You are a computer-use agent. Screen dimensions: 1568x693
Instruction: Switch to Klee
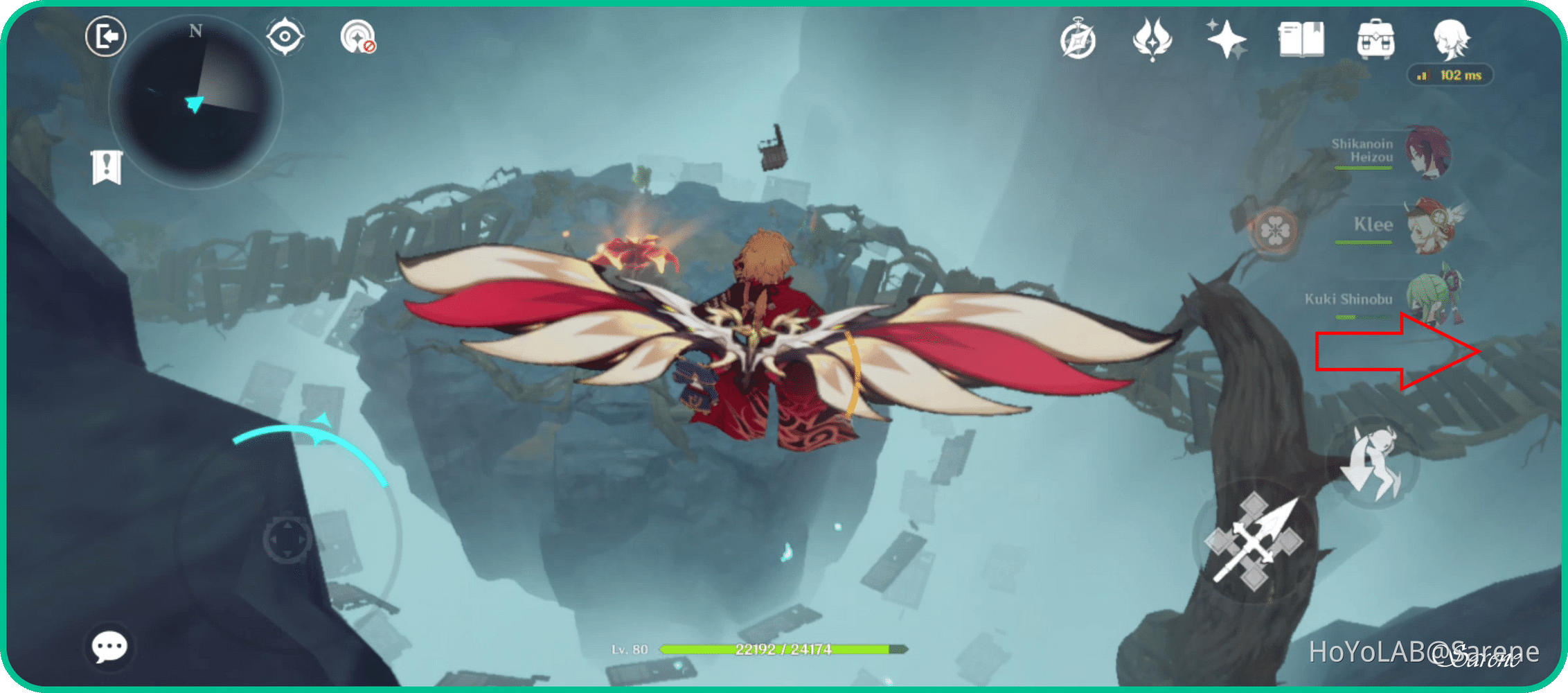tap(1430, 225)
